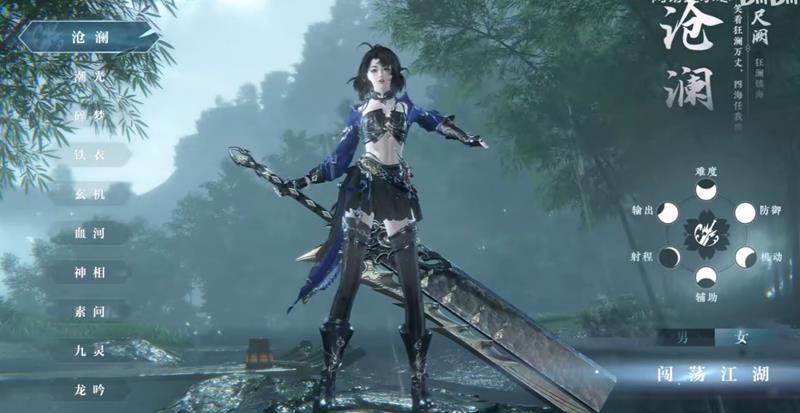Choose the 潮光 class
The height and width of the screenshot is (413, 800).
[x=90, y=77]
